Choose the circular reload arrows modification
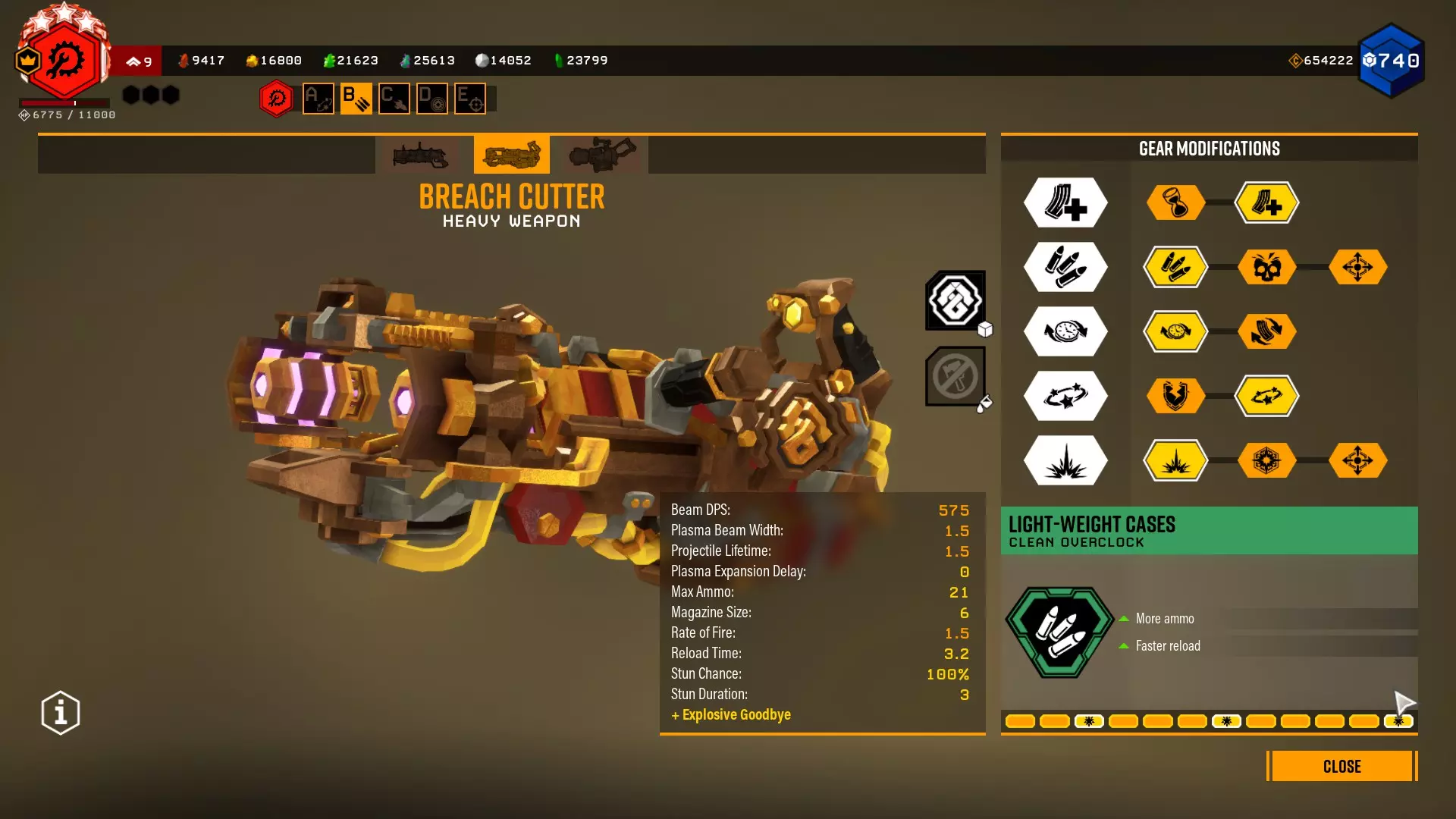Screen dimensions: 1456x819 [1266, 331]
